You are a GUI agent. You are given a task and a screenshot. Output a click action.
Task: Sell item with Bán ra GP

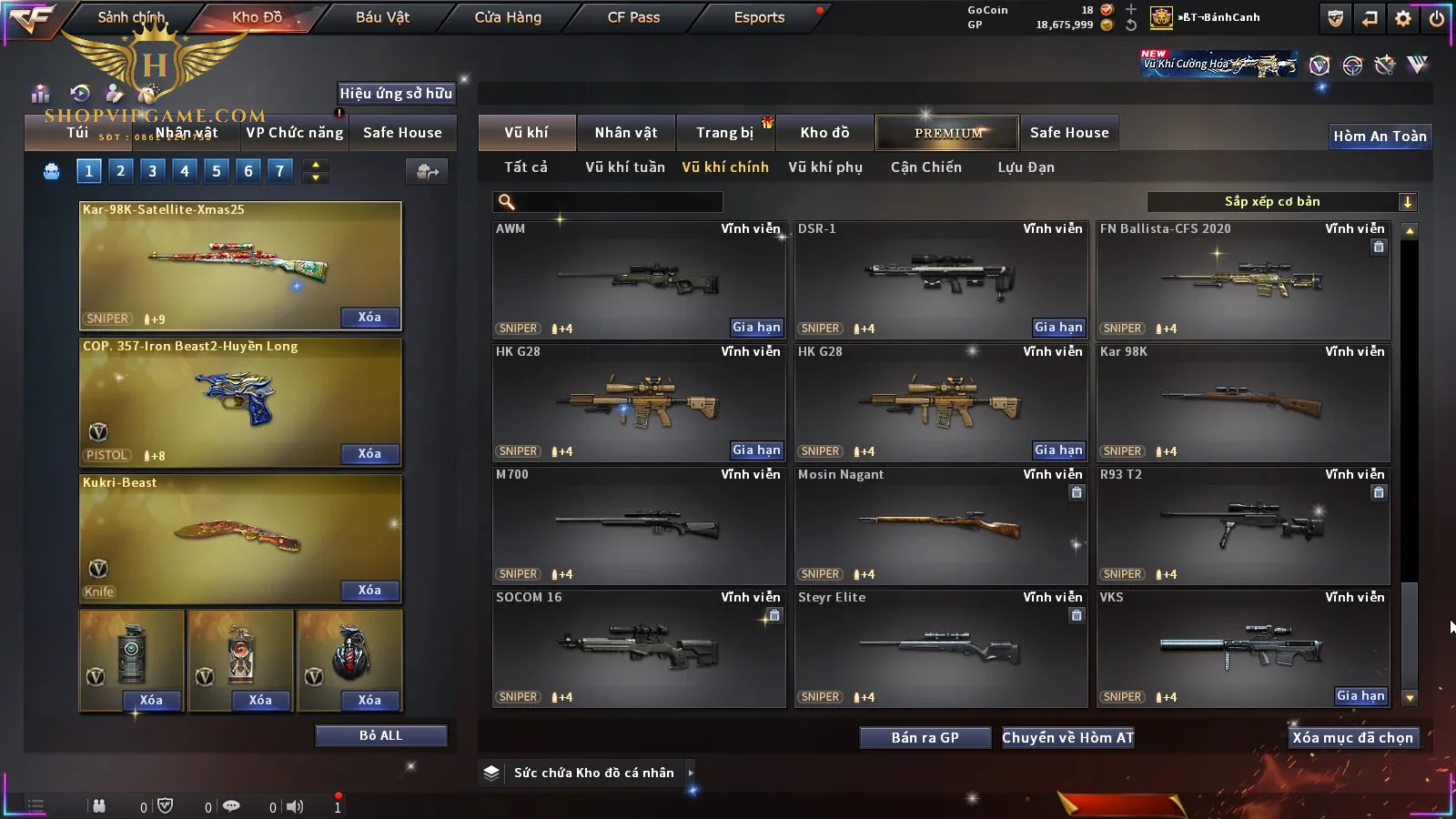tap(925, 737)
